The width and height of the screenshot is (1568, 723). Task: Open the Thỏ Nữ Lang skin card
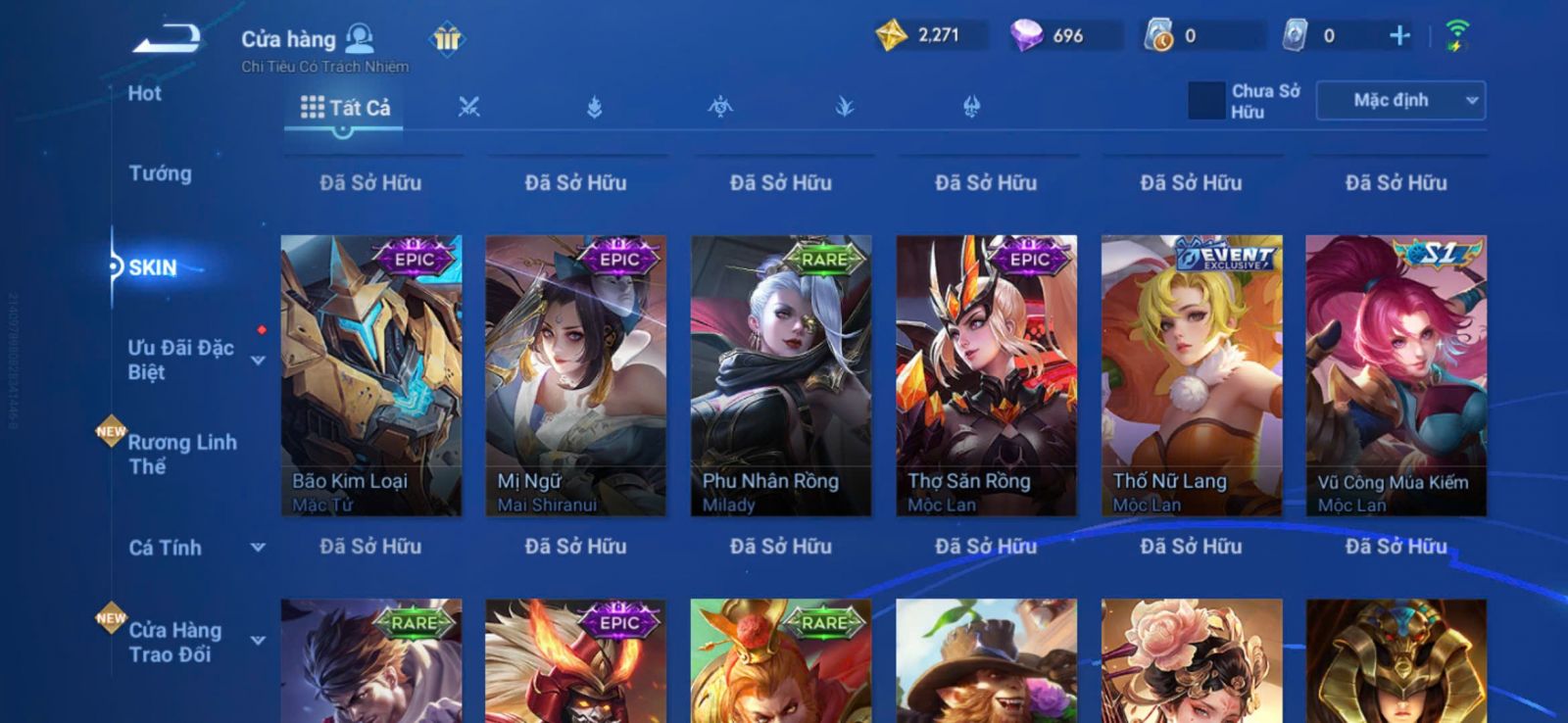click(1192, 375)
